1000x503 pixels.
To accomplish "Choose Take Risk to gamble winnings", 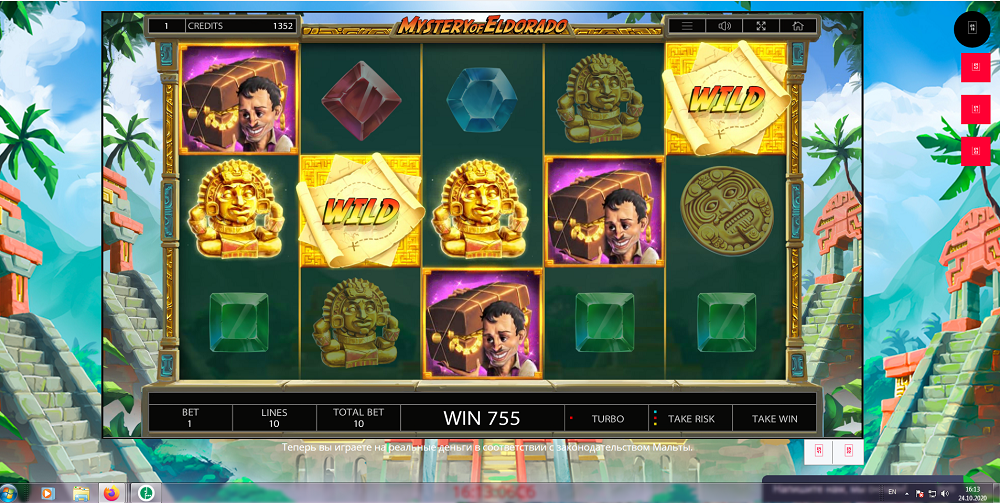I will (x=690, y=419).
